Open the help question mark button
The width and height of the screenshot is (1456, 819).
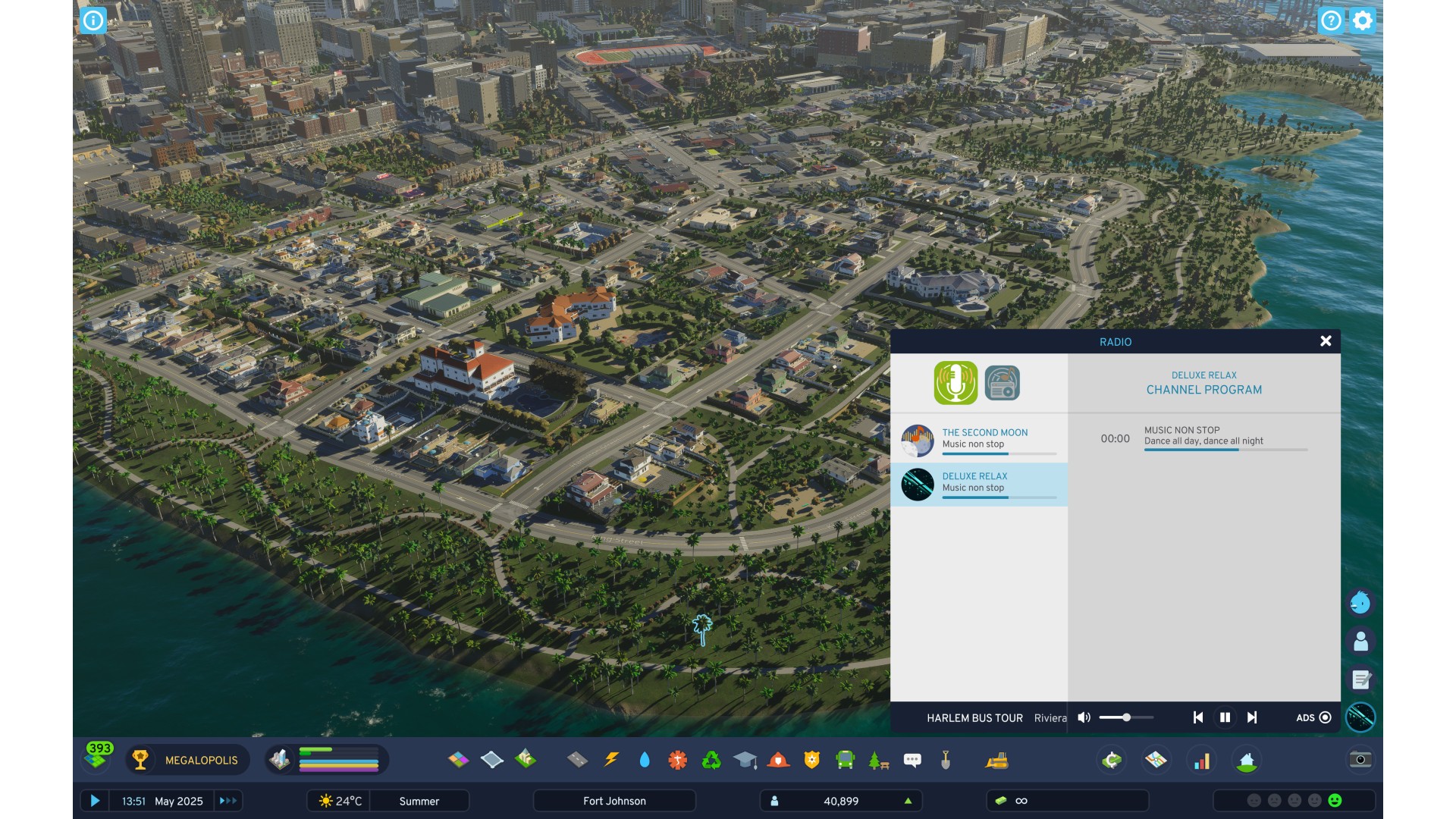[x=1331, y=20]
